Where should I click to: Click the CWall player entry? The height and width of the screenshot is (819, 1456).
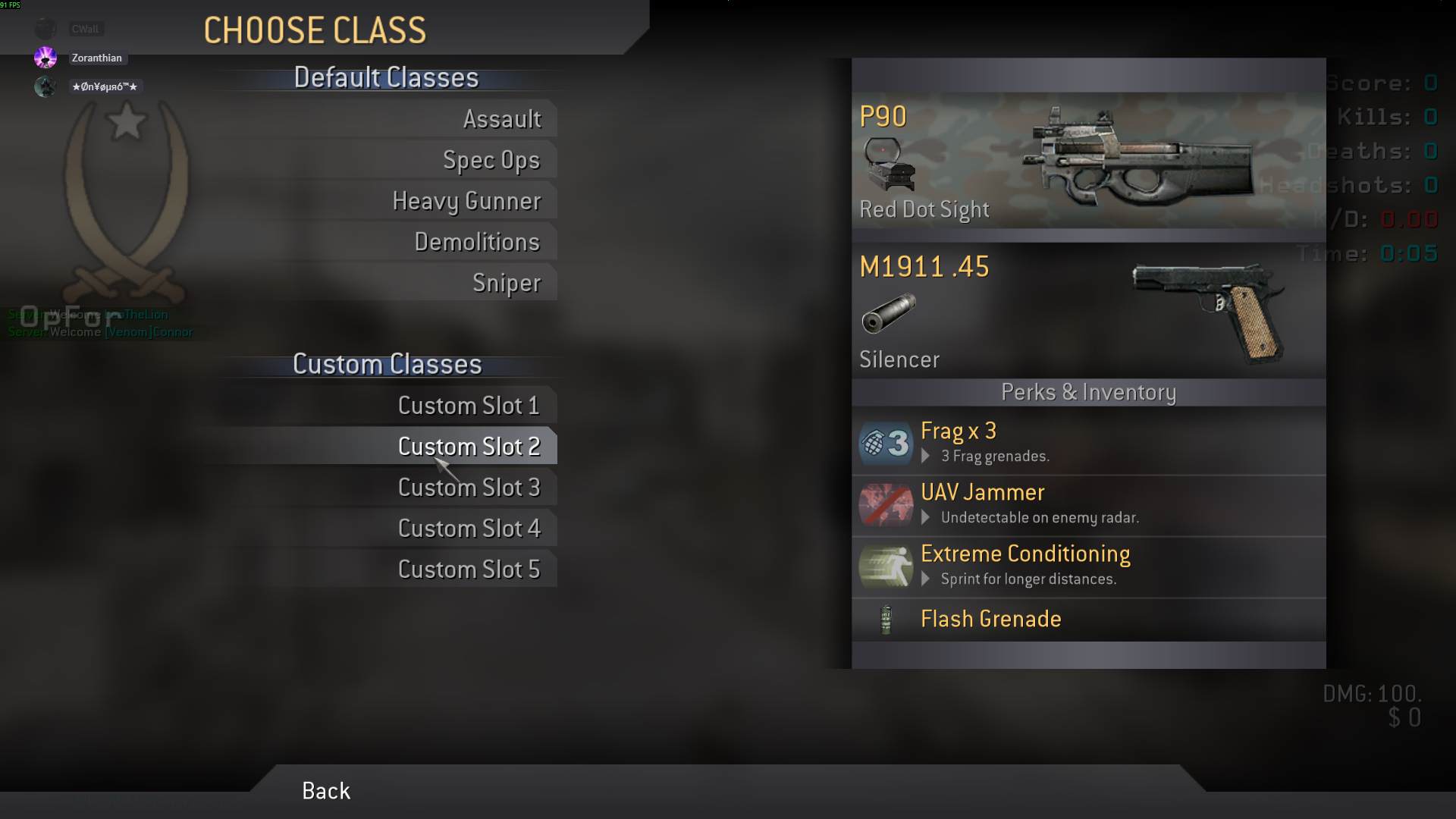point(84,29)
